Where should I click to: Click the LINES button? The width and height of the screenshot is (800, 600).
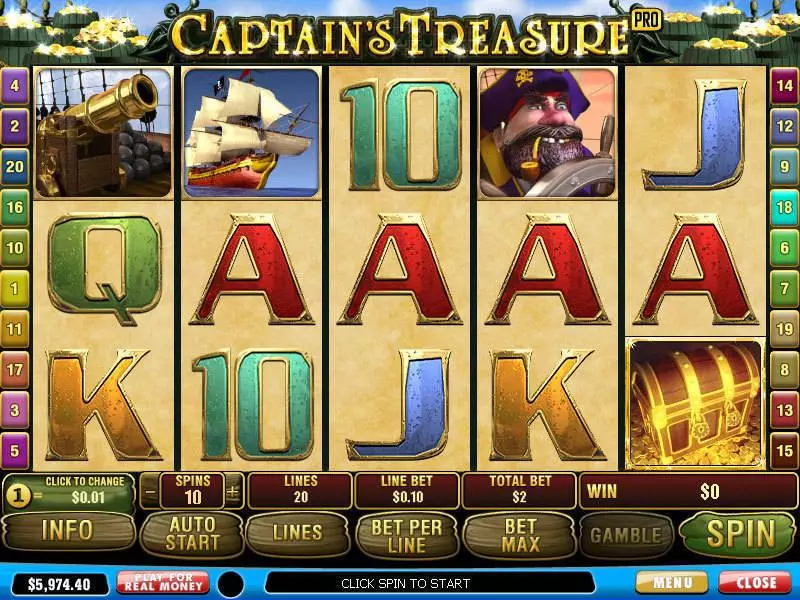point(297,533)
